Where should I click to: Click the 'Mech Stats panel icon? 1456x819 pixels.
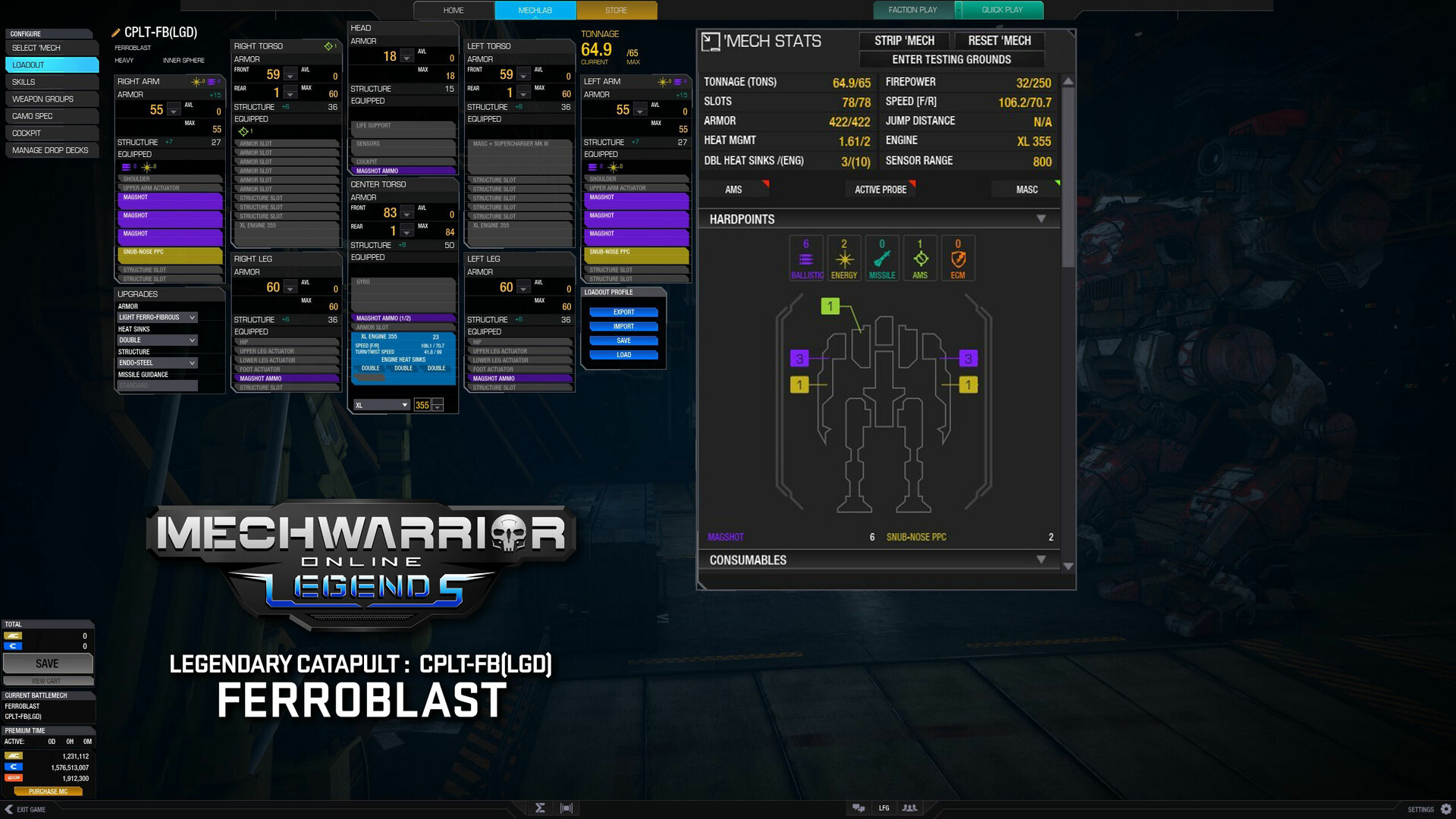click(711, 42)
